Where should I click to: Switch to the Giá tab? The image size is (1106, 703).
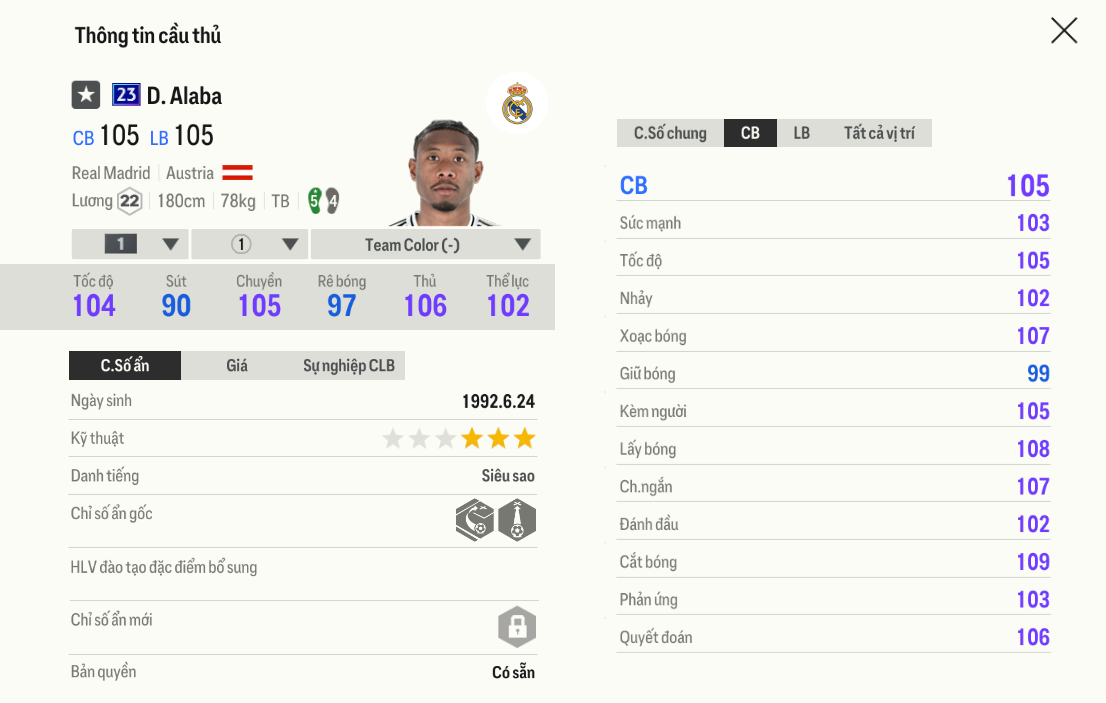pyautogui.click(x=237, y=366)
